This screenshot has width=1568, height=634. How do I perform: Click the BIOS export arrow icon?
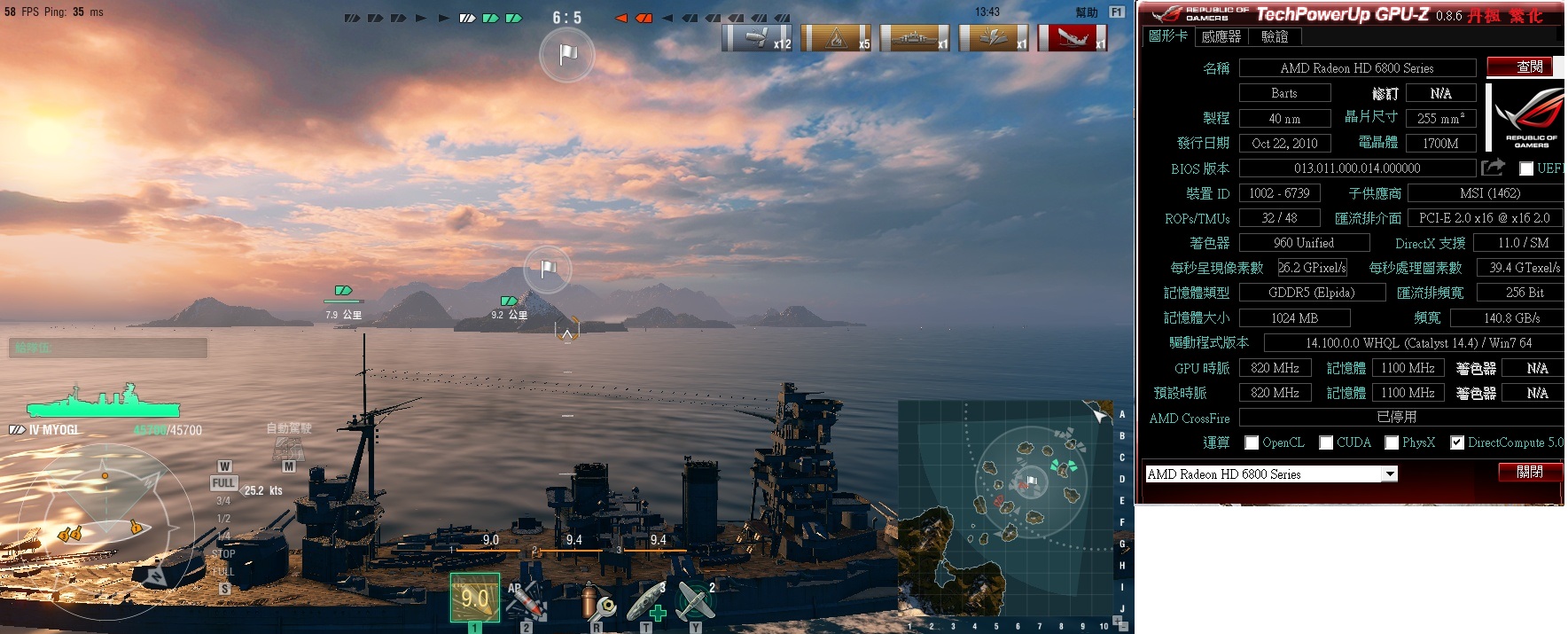pyautogui.click(x=1493, y=168)
